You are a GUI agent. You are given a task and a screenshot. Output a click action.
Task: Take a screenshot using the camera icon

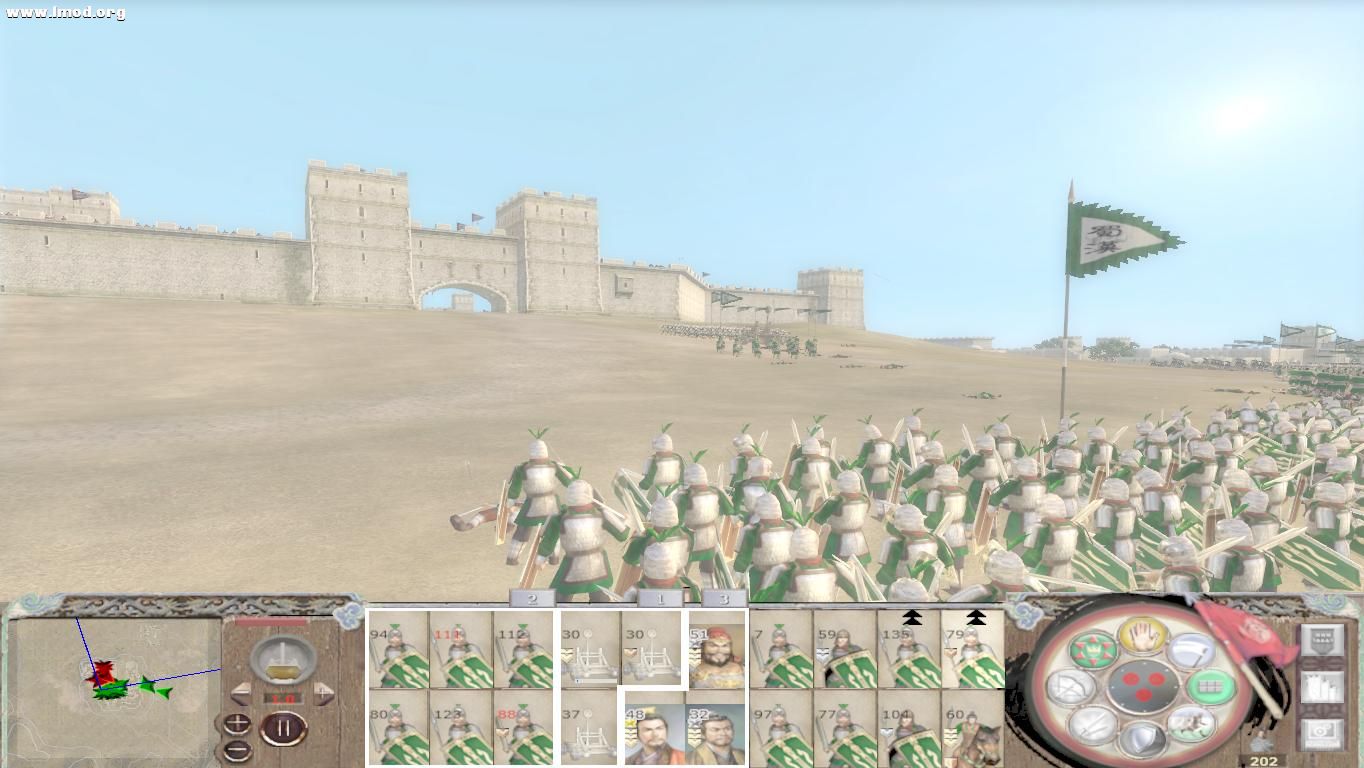coord(1323,731)
